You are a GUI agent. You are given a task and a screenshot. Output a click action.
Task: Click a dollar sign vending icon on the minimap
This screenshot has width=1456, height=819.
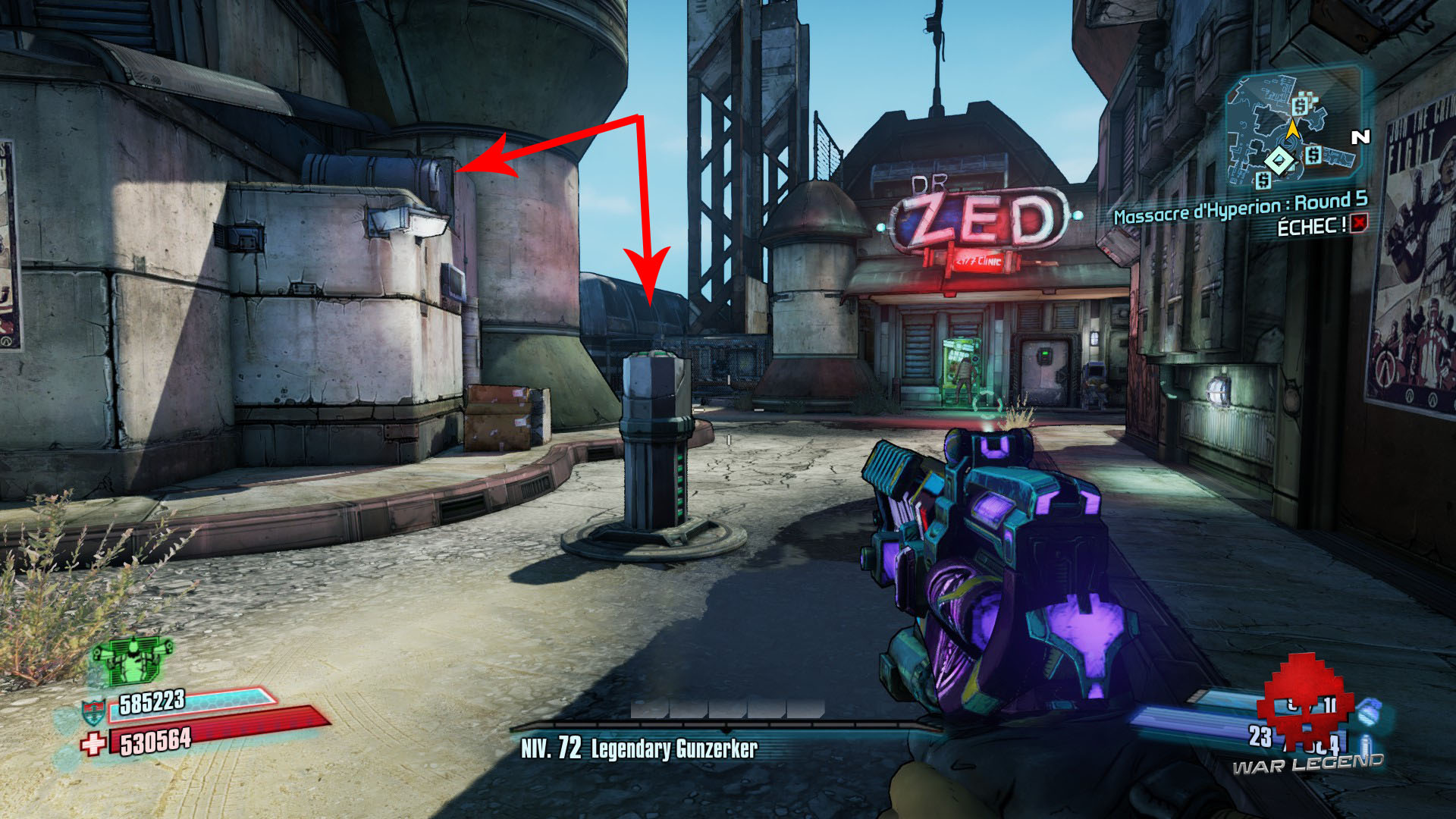[1299, 106]
